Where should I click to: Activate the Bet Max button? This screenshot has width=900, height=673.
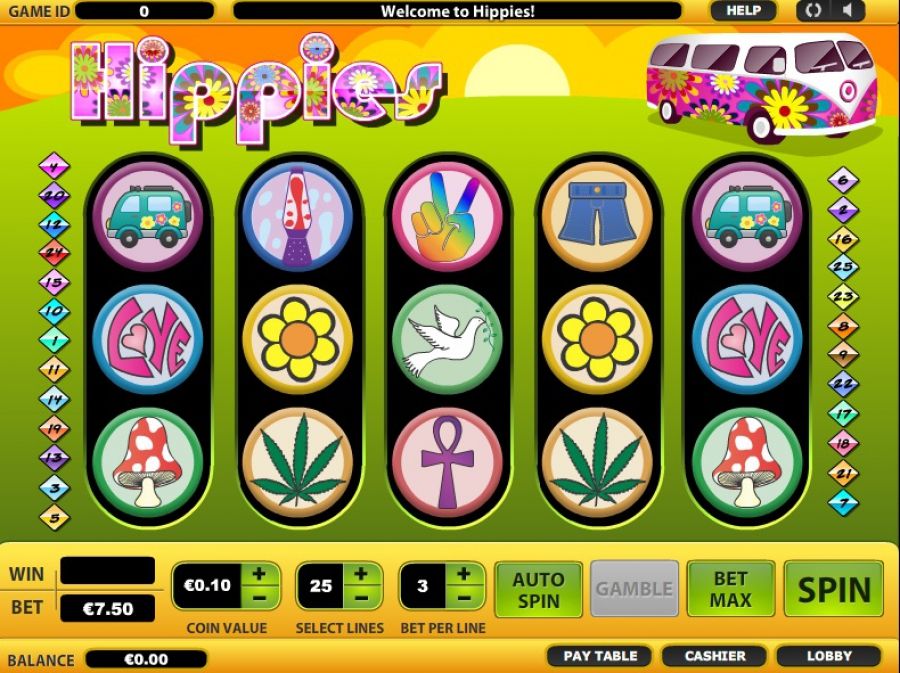point(730,589)
